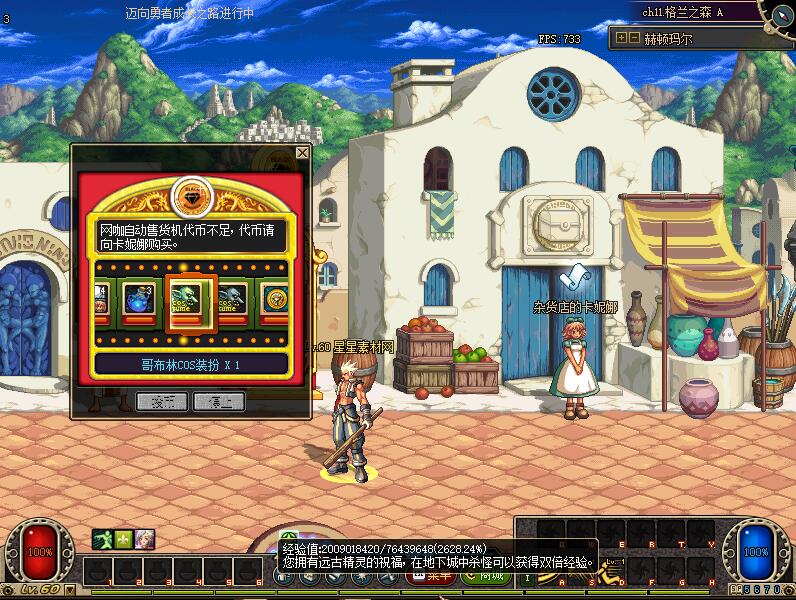Click the right button below the prize name
This screenshot has height=600, width=796.
[x=219, y=401]
